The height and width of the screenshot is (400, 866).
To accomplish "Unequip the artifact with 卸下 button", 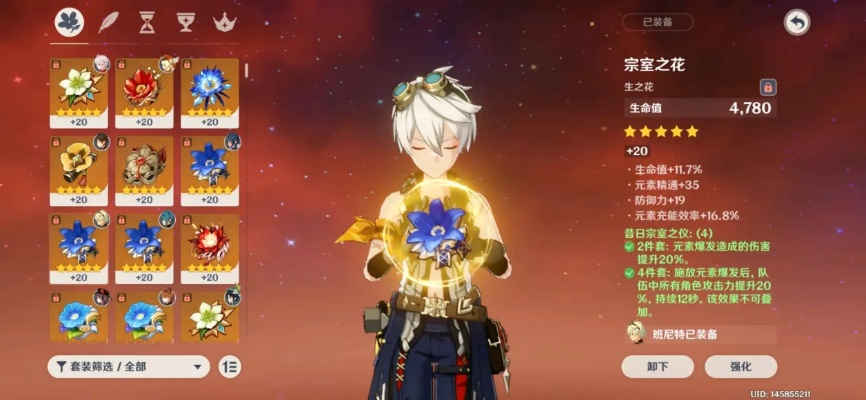I will click(x=657, y=366).
